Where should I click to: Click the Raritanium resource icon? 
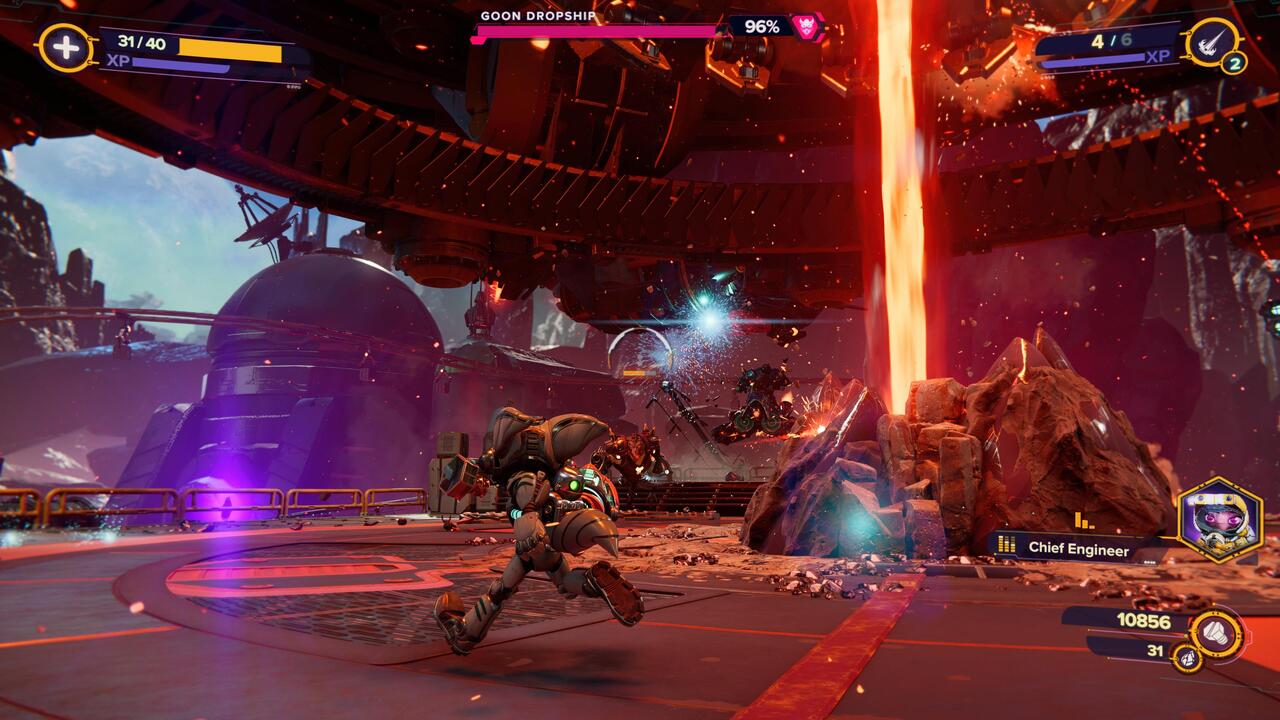(1187, 657)
